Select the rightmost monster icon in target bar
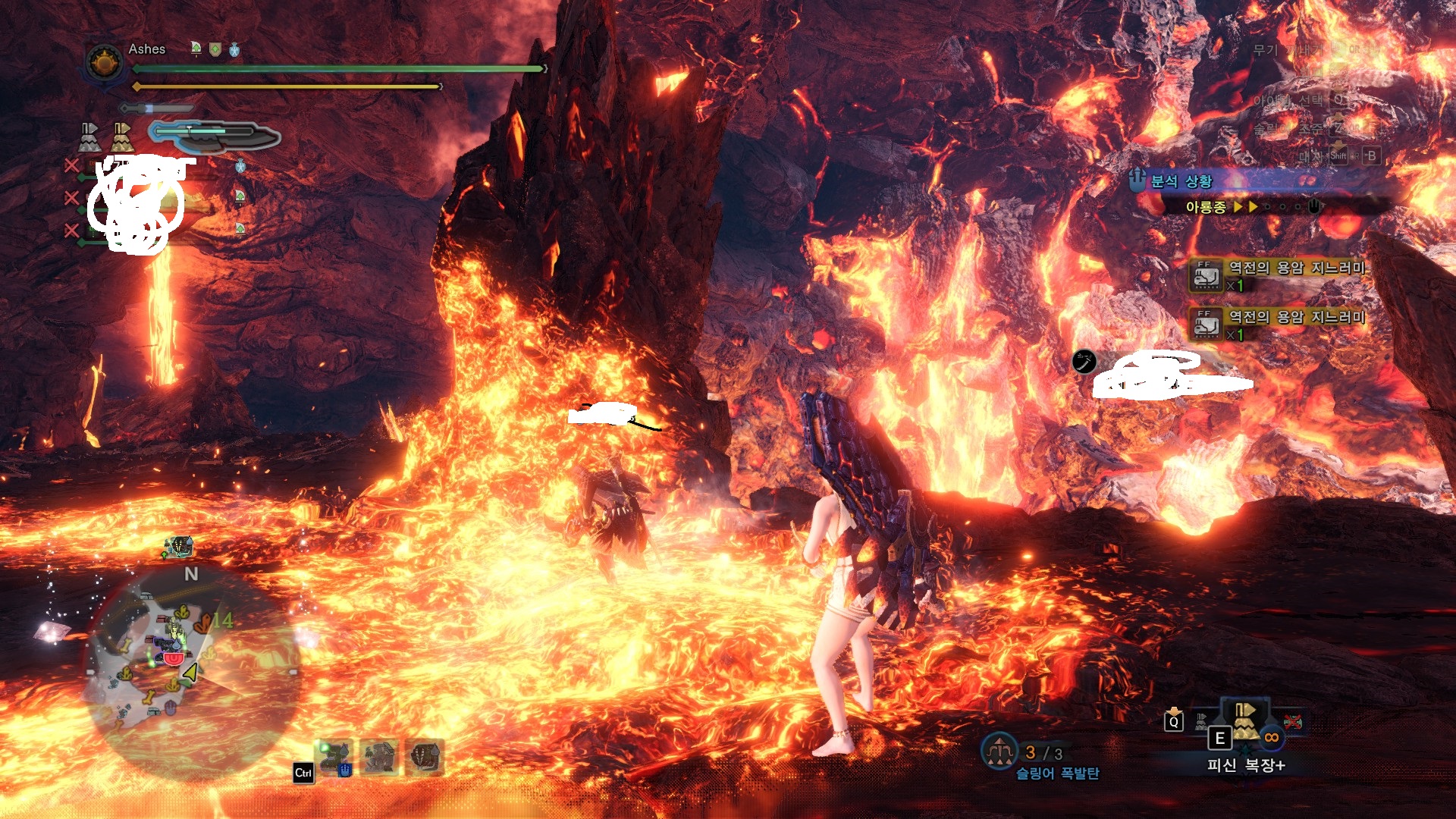The height and width of the screenshot is (819, 1456). tap(425, 757)
